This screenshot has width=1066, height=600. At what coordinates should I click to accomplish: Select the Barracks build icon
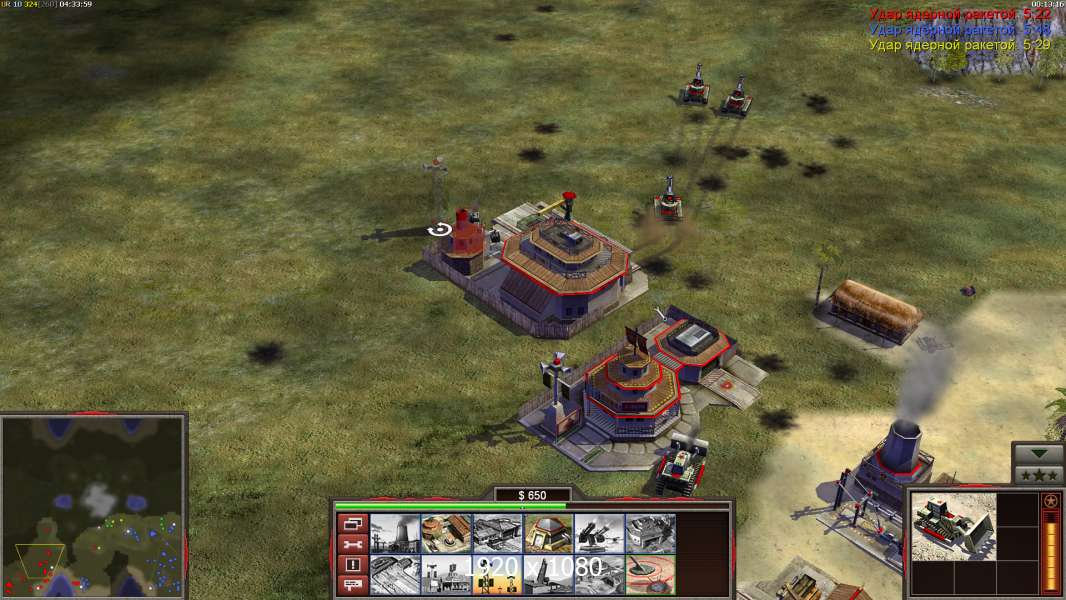(446, 533)
